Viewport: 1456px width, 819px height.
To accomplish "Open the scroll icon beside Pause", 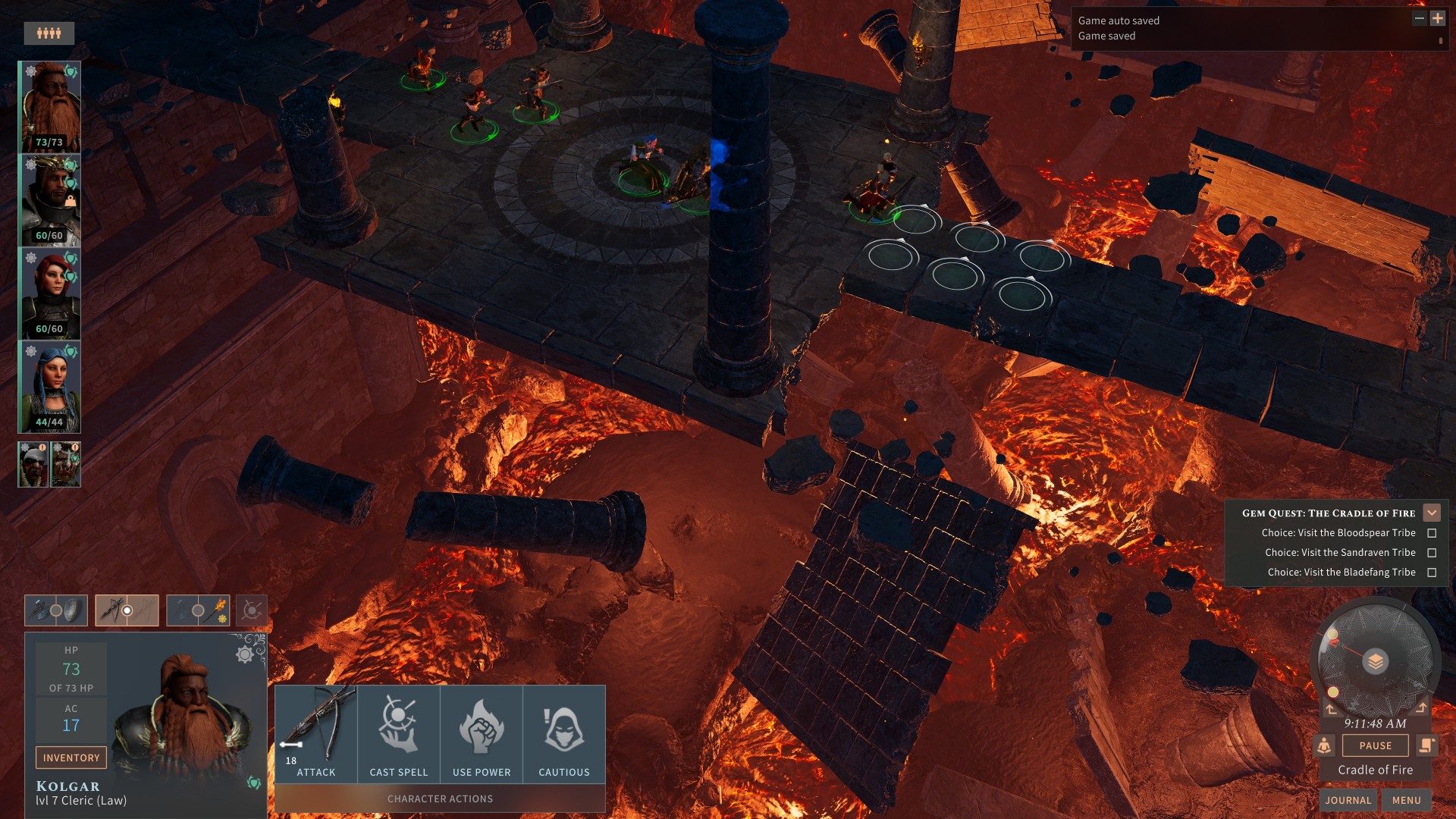I will tap(1426, 745).
